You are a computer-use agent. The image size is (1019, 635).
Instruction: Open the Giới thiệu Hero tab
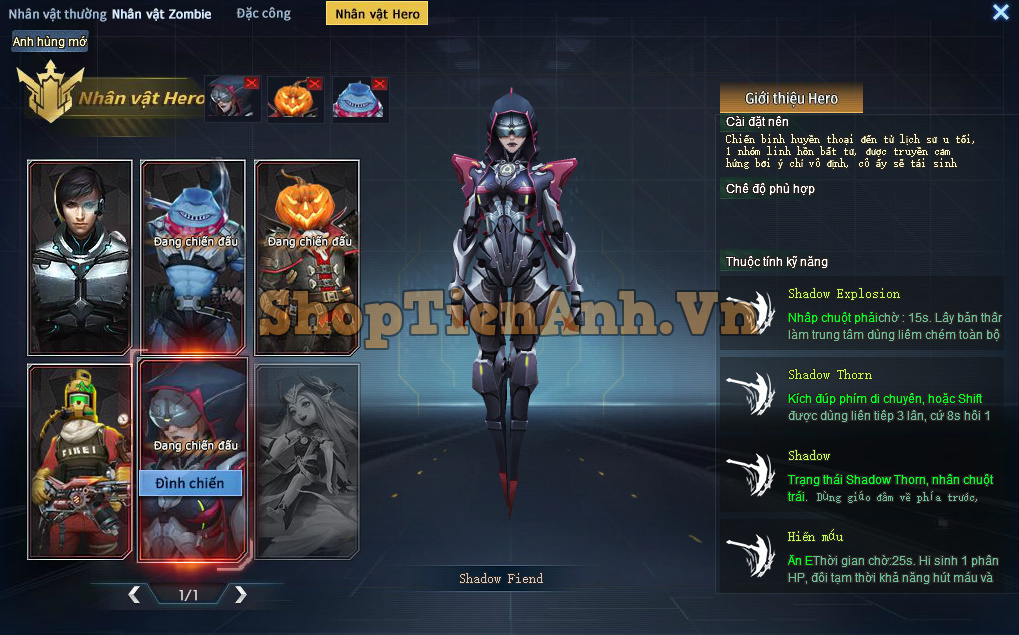tap(791, 98)
